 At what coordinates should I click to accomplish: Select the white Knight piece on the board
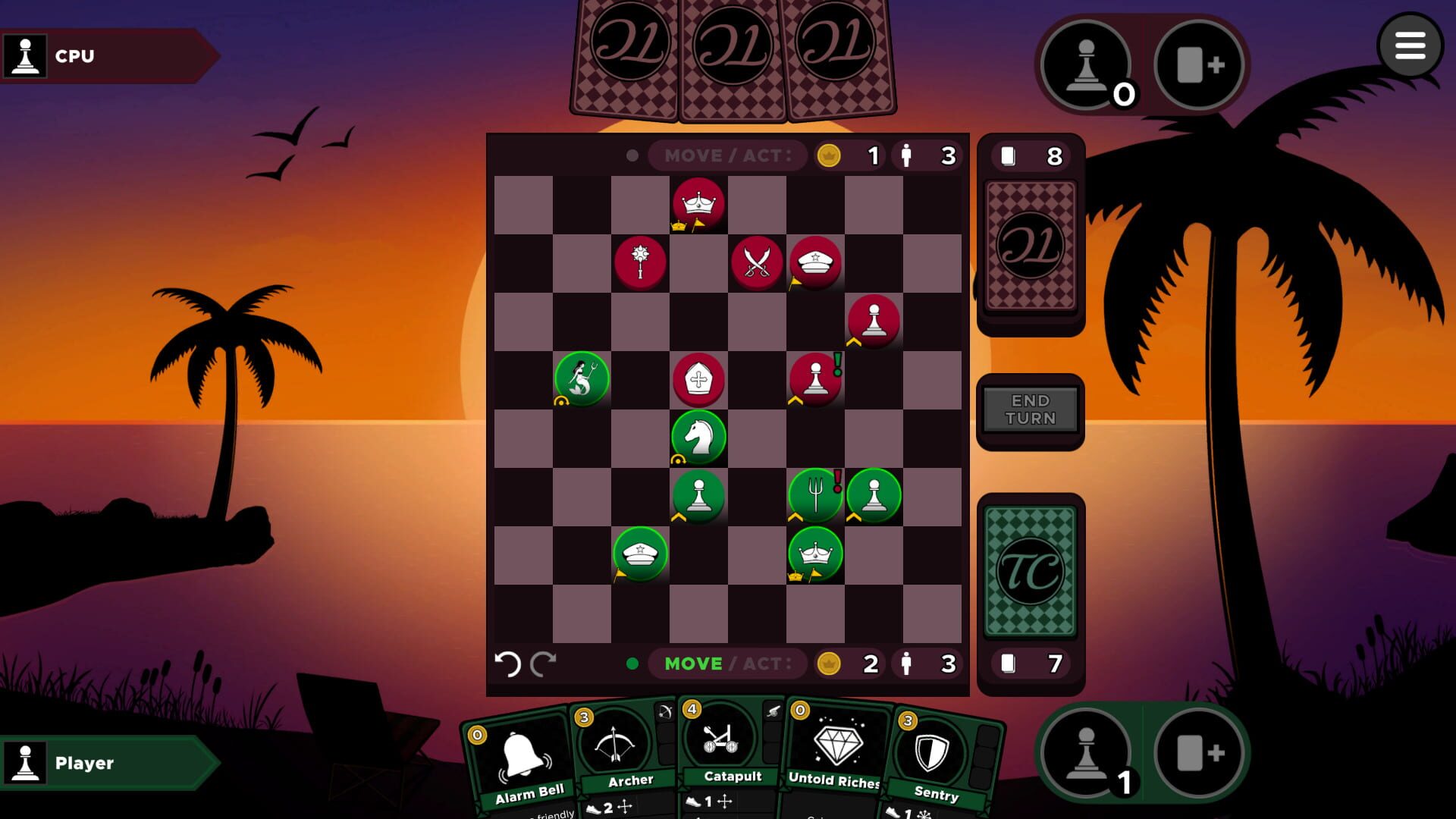pos(698,437)
